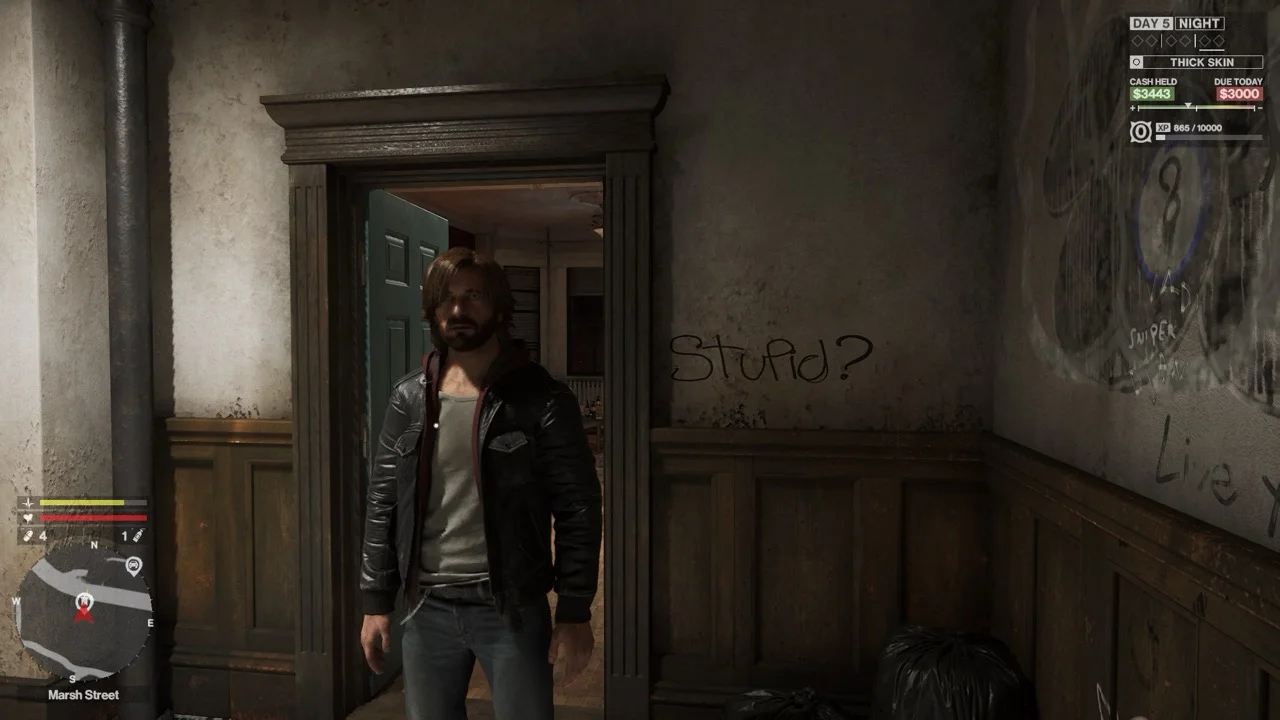Click the plus sign on the cash gauge
1280x720 pixels.
1133,107
